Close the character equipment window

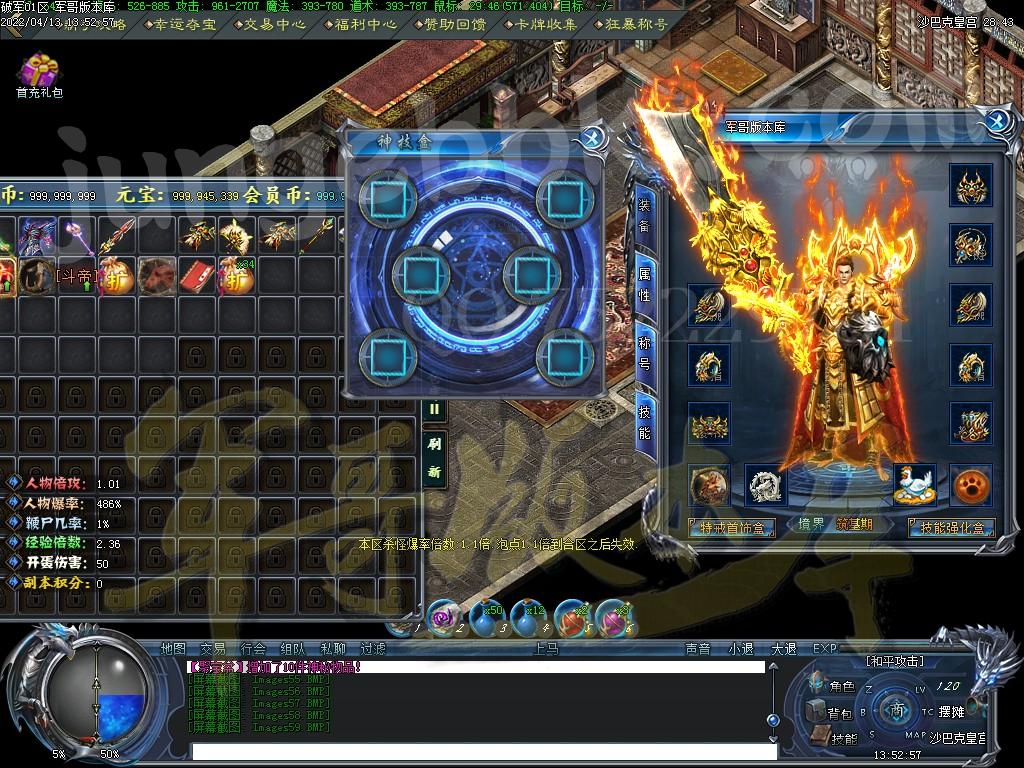click(x=996, y=122)
